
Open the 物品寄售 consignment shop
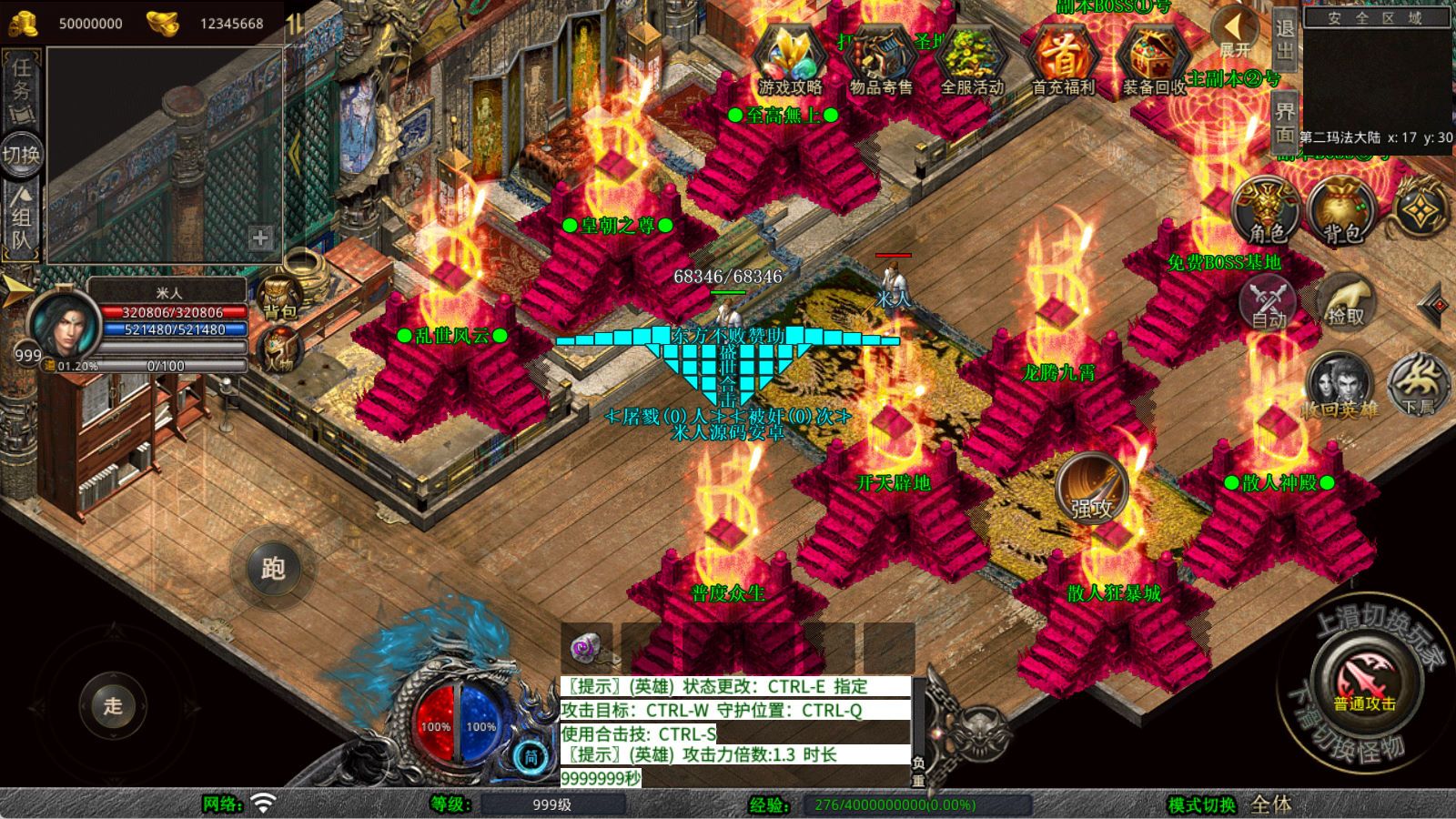(881, 60)
